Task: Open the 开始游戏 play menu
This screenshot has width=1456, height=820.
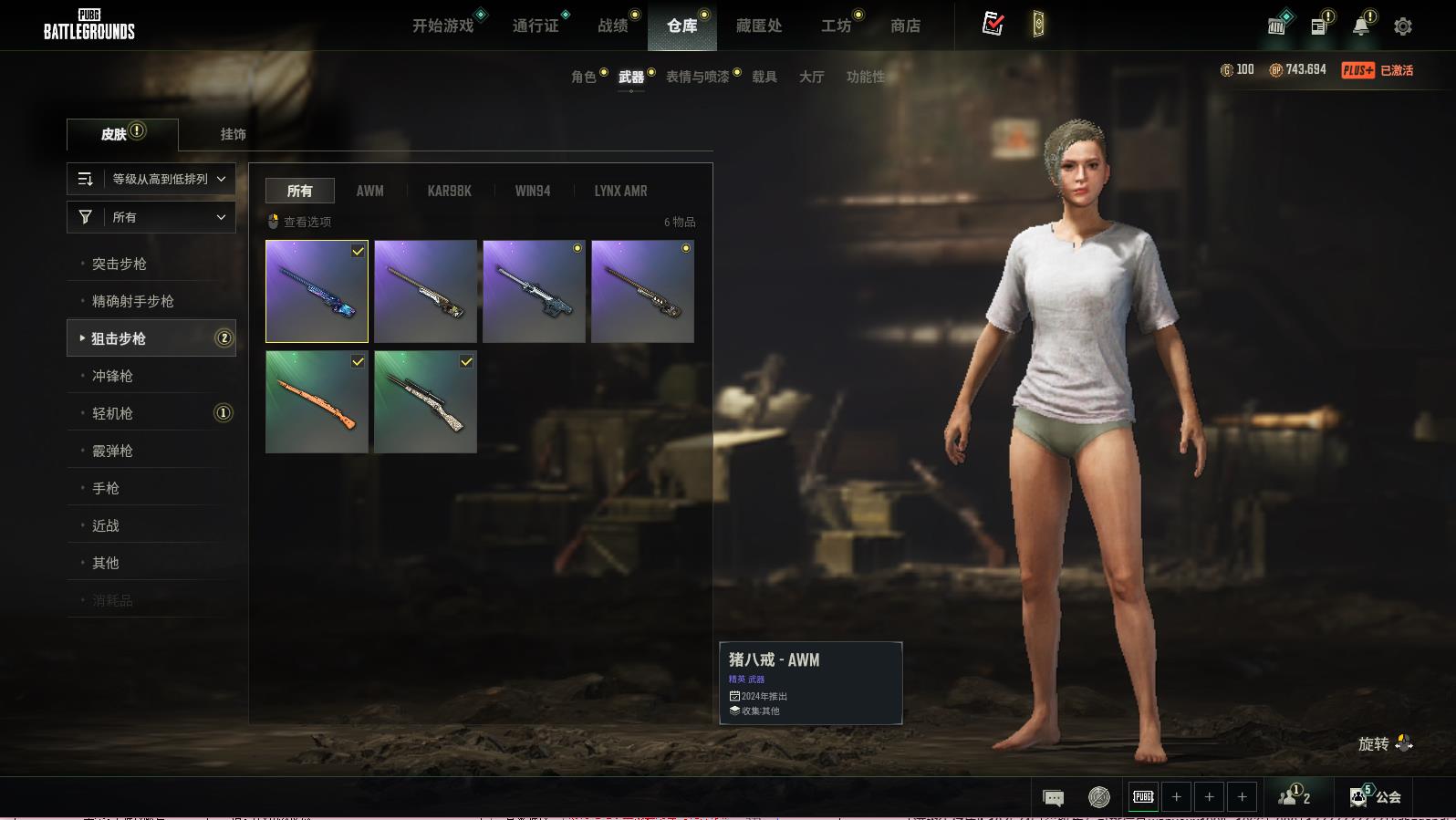Action: coord(443,26)
